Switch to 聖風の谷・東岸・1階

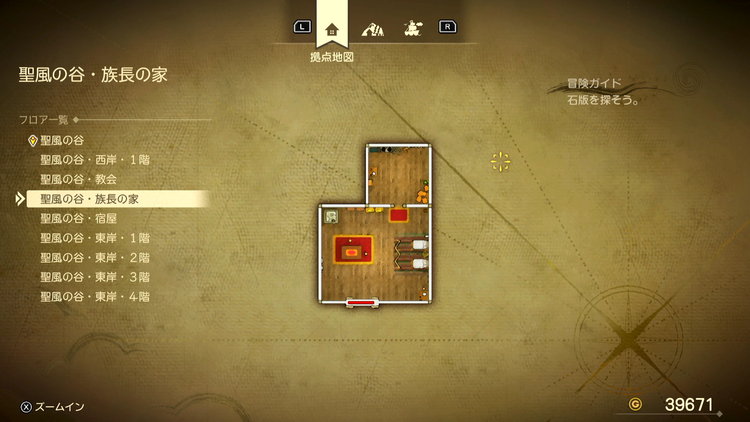pos(95,238)
